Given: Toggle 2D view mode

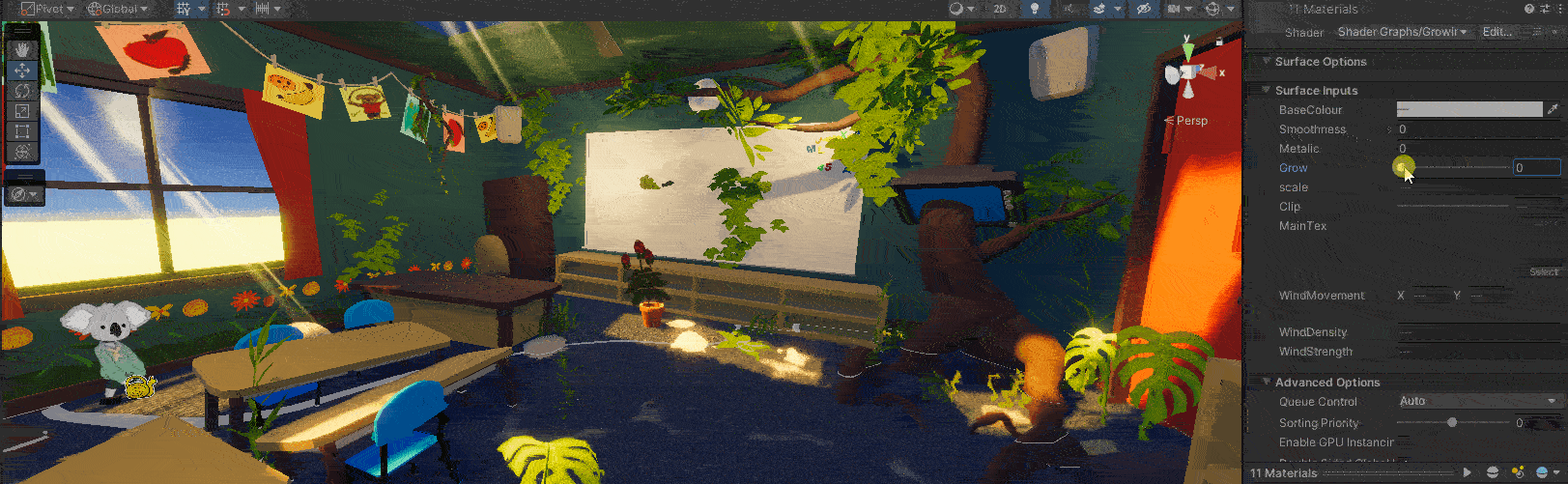Looking at the screenshot, I should [x=1000, y=9].
